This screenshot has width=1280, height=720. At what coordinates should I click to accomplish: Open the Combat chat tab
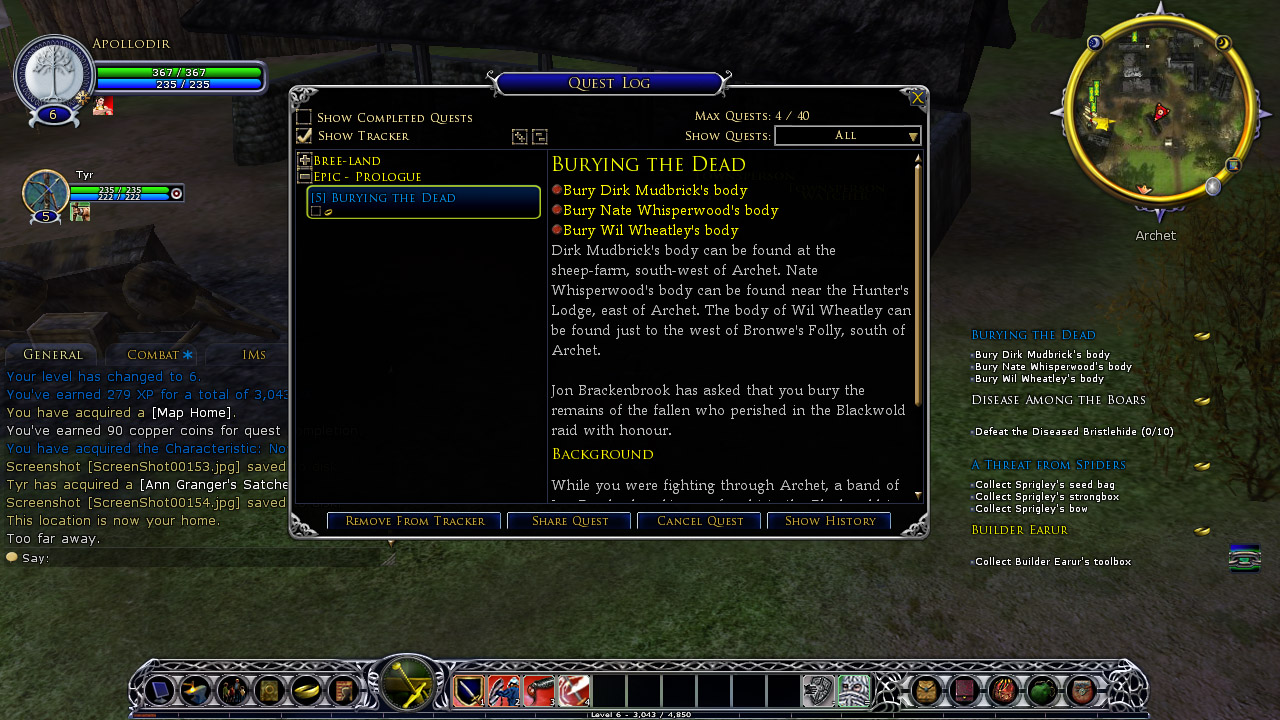(x=153, y=355)
